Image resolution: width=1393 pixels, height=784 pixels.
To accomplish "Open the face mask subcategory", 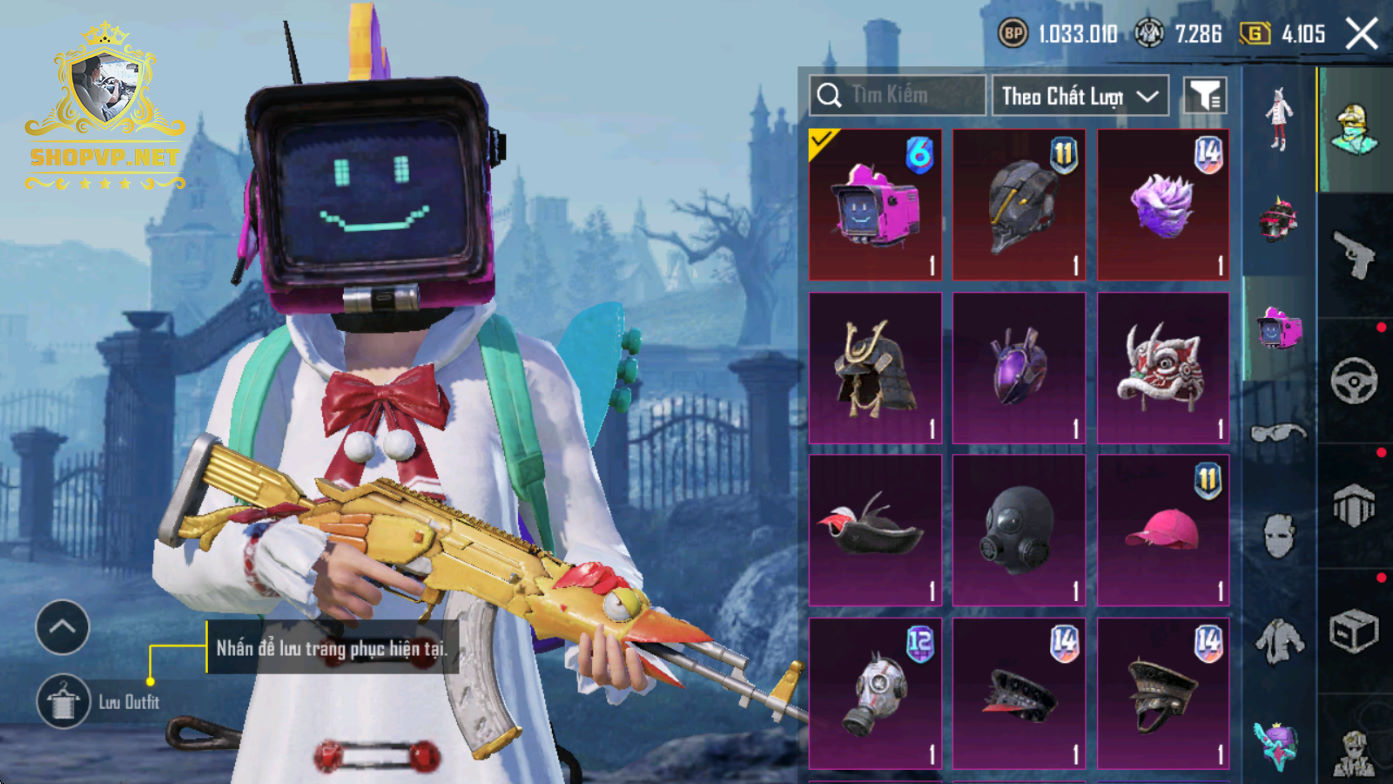I will [x=1279, y=537].
